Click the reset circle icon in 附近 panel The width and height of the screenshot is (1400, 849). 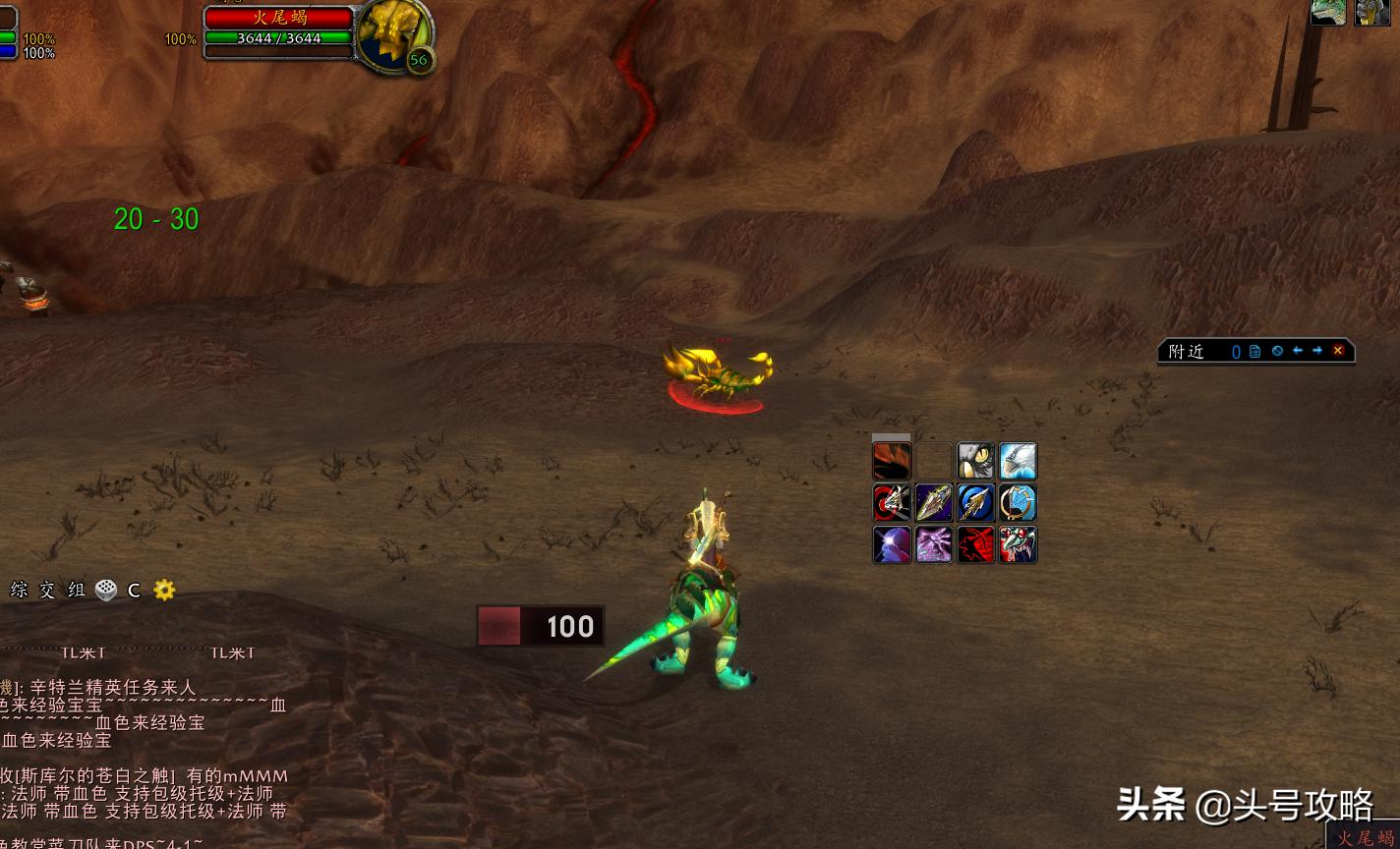tap(1277, 351)
